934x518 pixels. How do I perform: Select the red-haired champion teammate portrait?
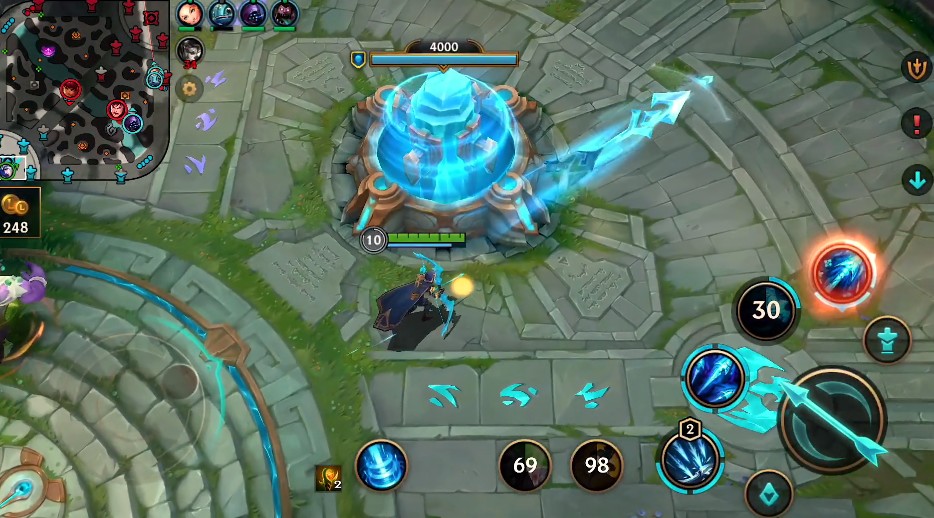[x=190, y=14]
